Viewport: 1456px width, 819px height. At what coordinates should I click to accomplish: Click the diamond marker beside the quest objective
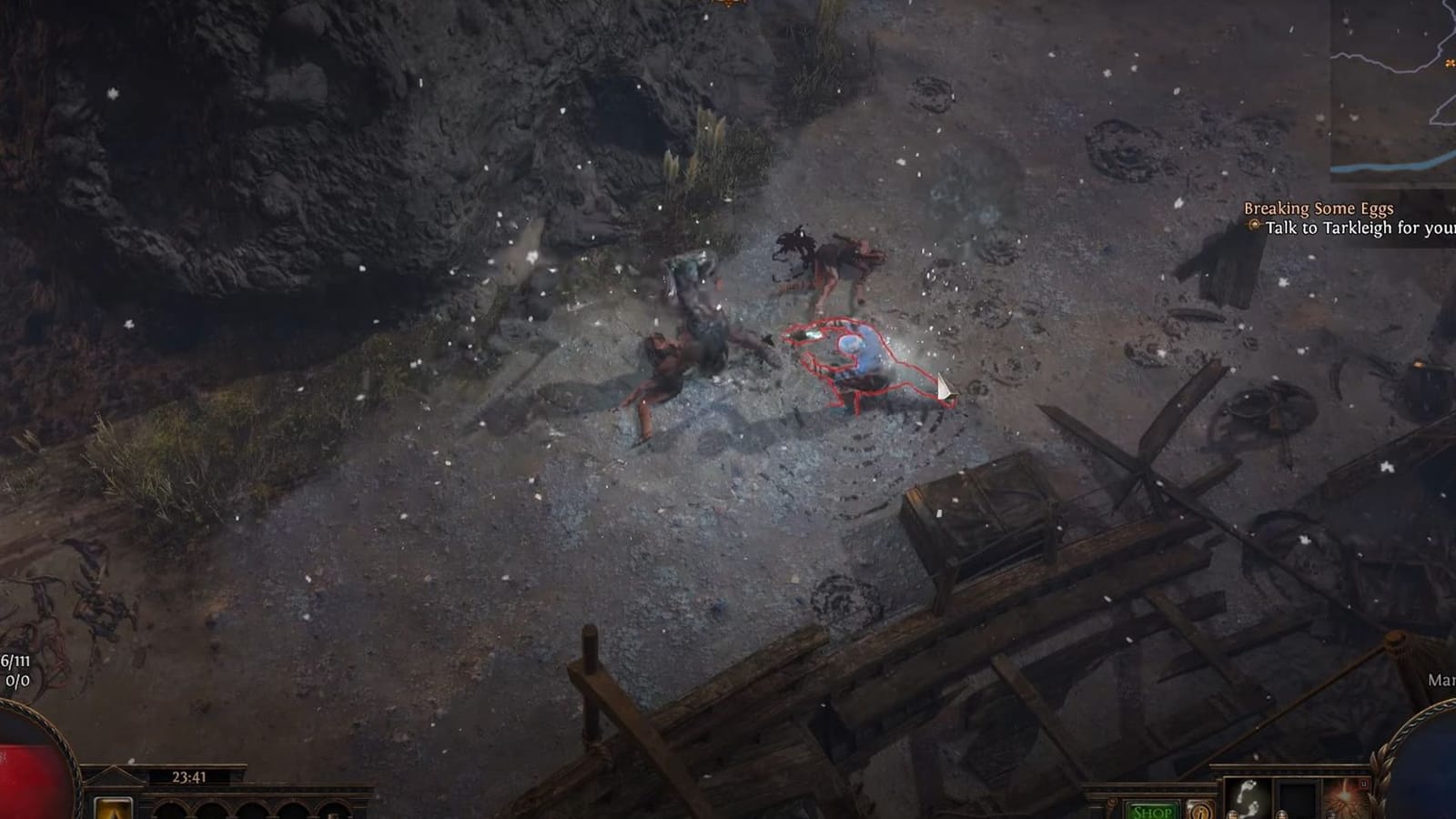point(1254,226)
